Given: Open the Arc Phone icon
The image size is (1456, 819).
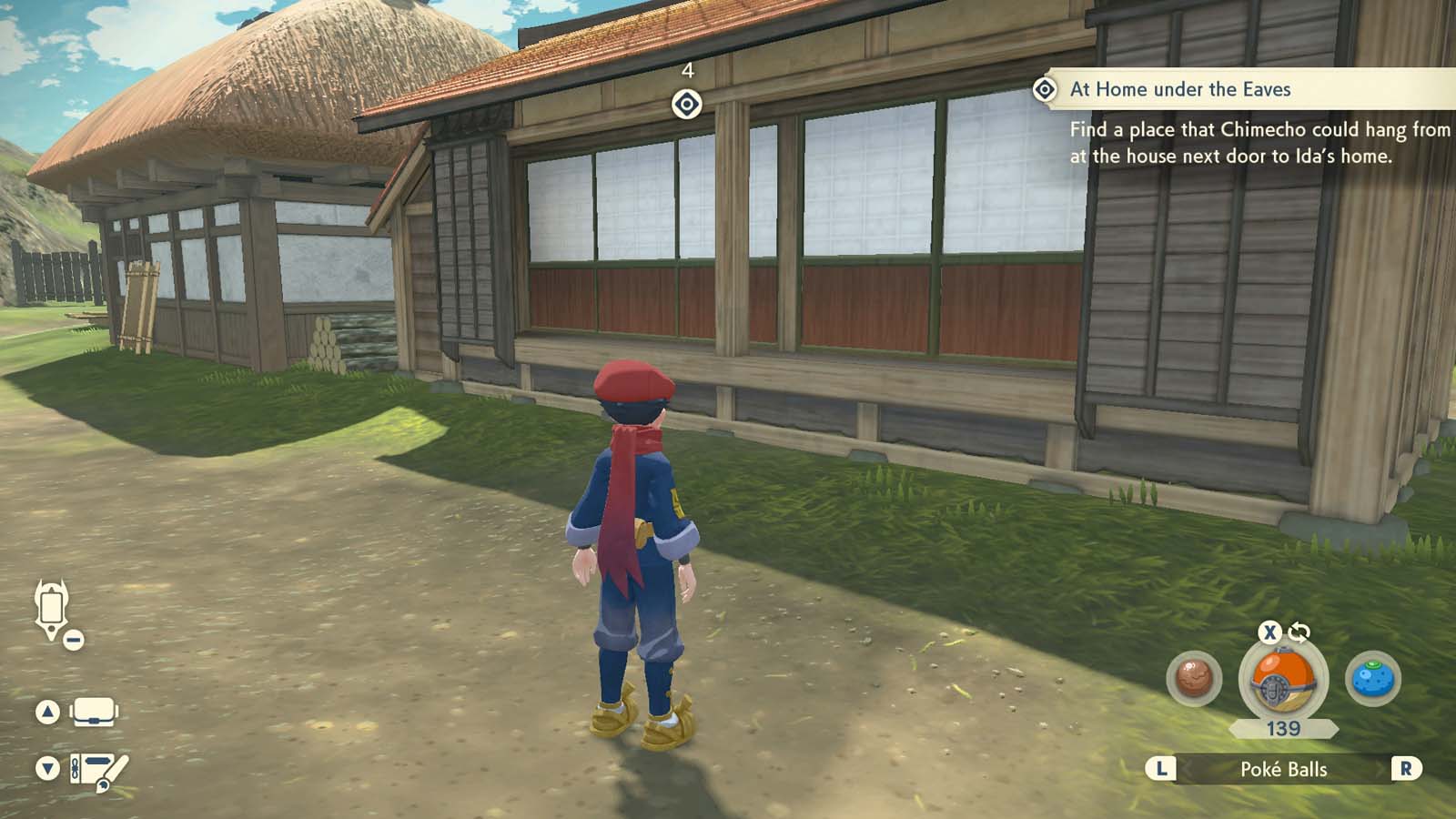Looking at the screenshot, I should click(52, 608).
